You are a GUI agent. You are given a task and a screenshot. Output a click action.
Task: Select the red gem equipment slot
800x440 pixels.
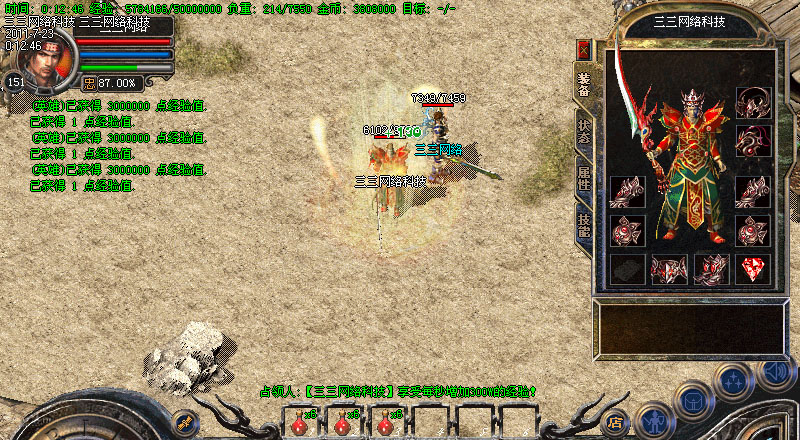tap(753, 268)
